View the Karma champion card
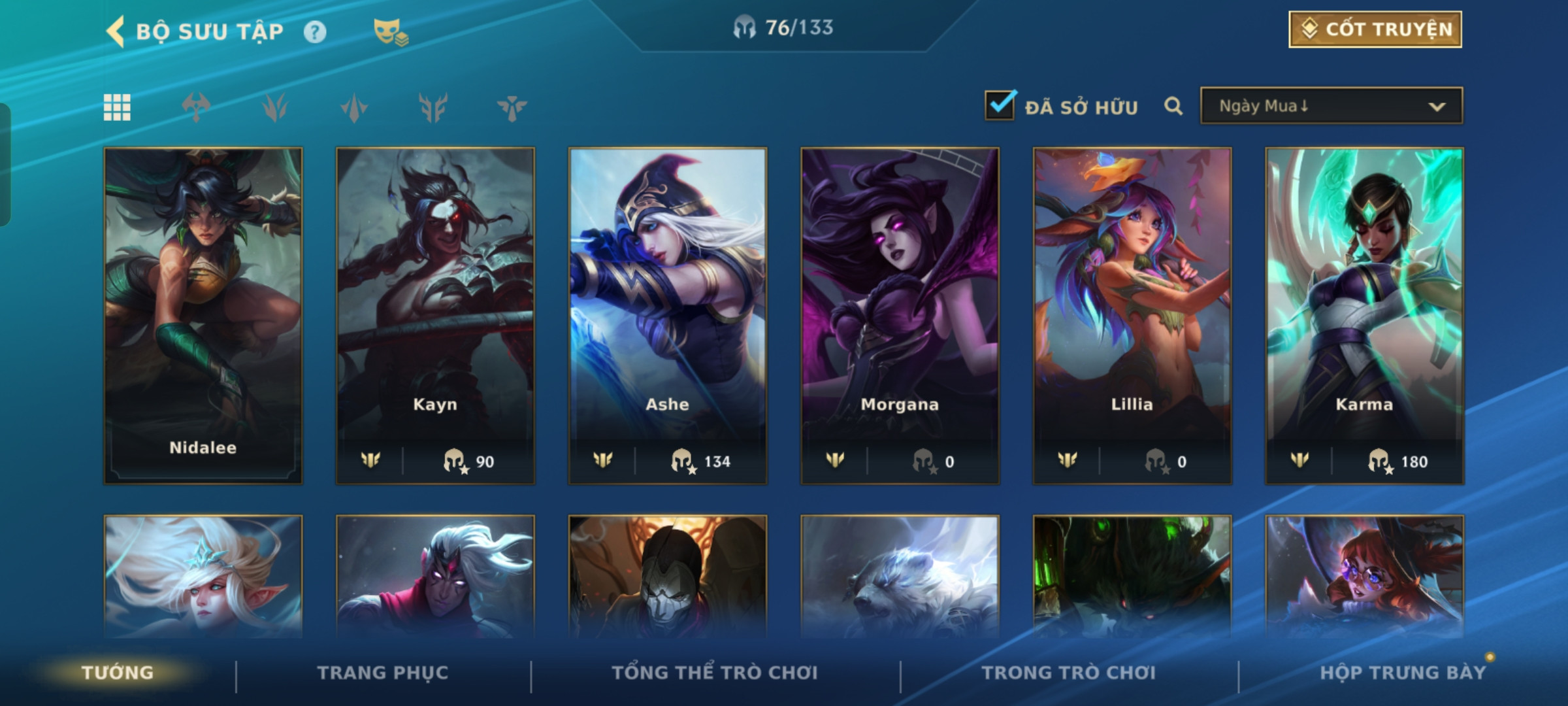Image resolution: width=1568 pixels, height=706 pixels. (1364, 315)
